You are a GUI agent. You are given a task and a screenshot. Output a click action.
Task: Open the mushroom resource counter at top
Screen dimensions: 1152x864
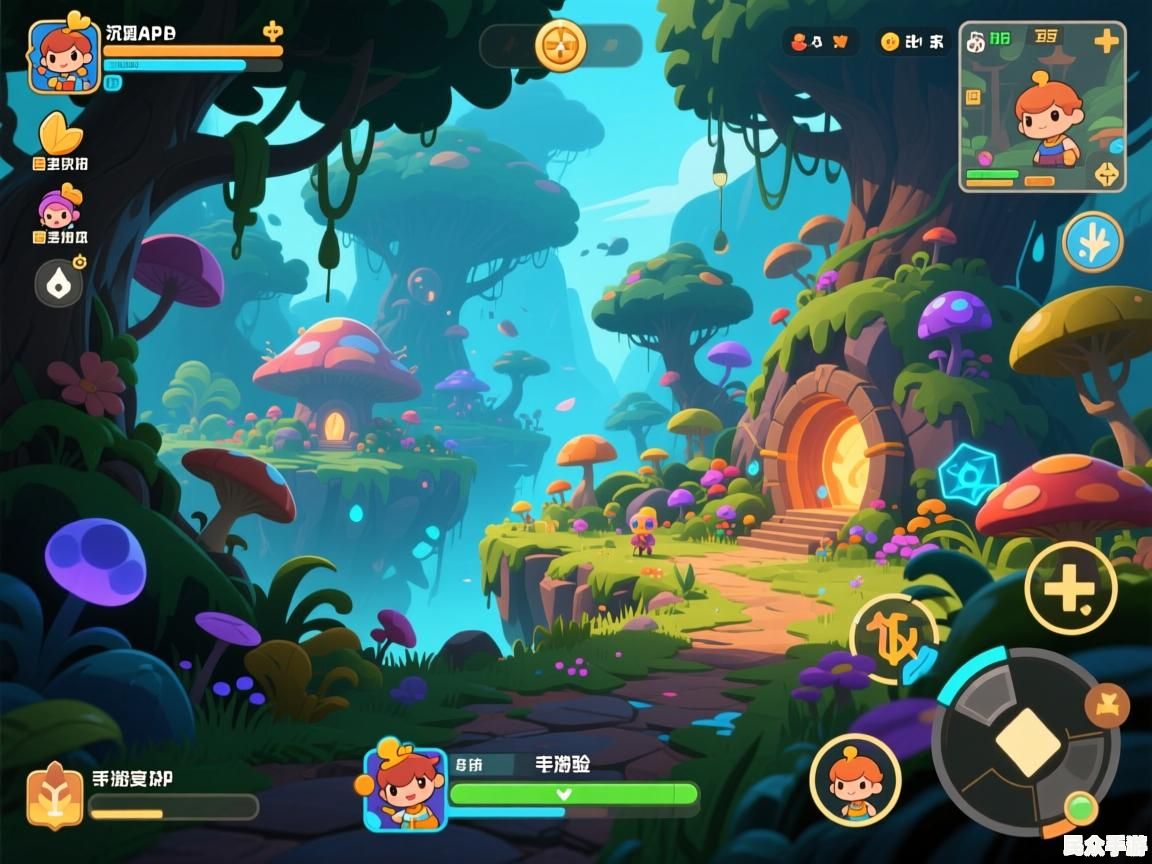click(x=820, y=42)
